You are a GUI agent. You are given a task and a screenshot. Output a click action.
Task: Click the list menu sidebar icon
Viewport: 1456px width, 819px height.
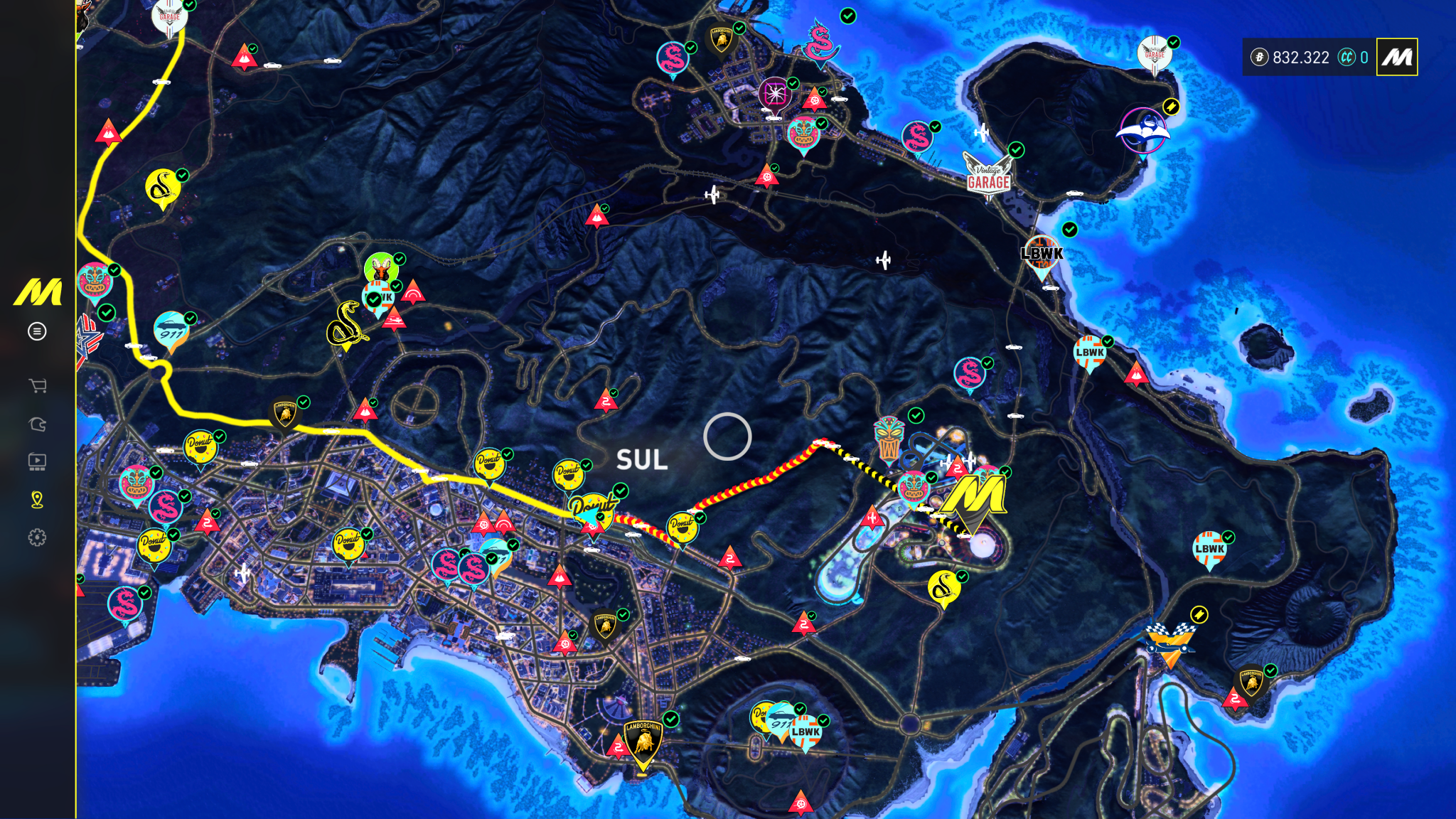(x=37, y=331)
